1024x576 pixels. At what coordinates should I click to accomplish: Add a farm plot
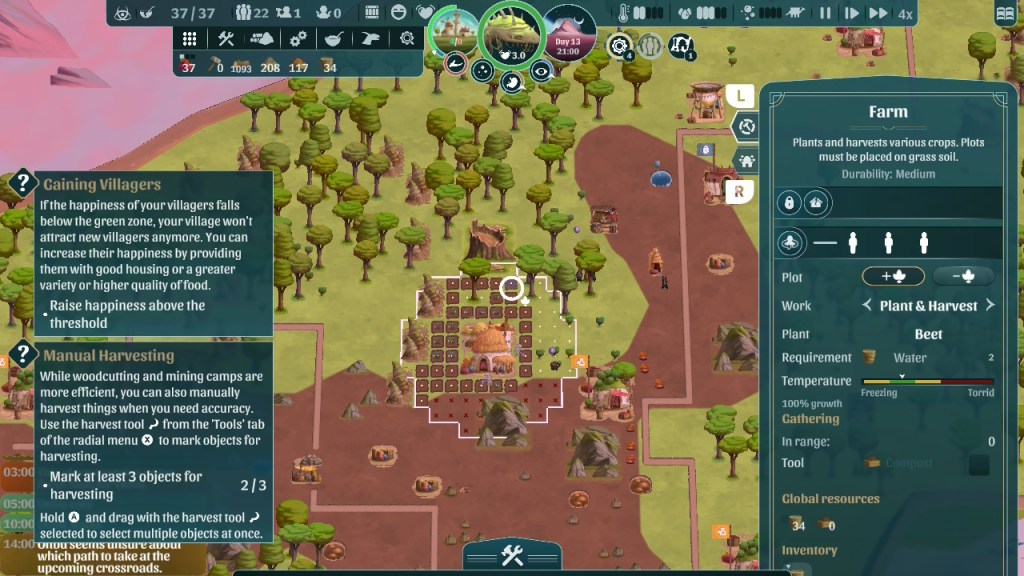pos(892,277)
